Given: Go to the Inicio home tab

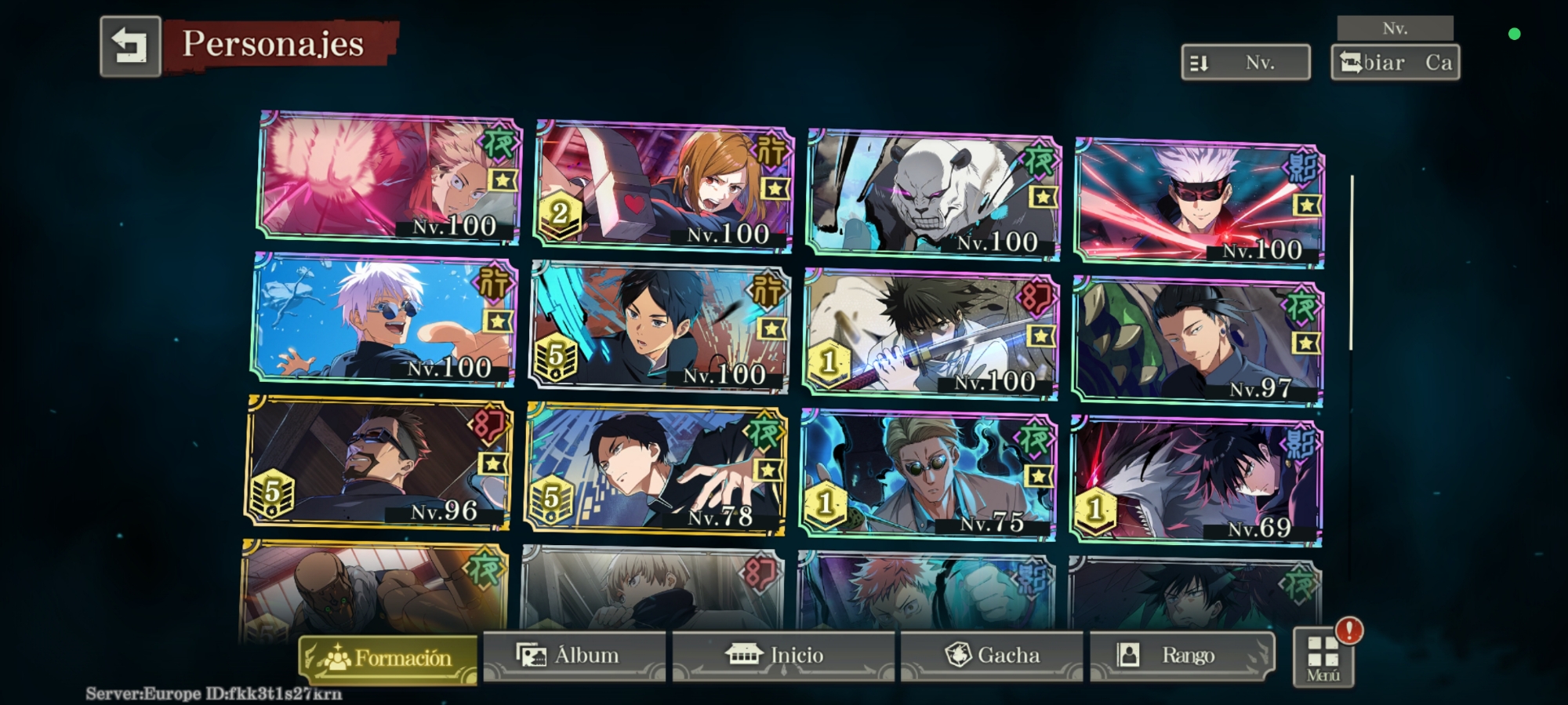Looking at the screenshot, I should coord(782,655).
